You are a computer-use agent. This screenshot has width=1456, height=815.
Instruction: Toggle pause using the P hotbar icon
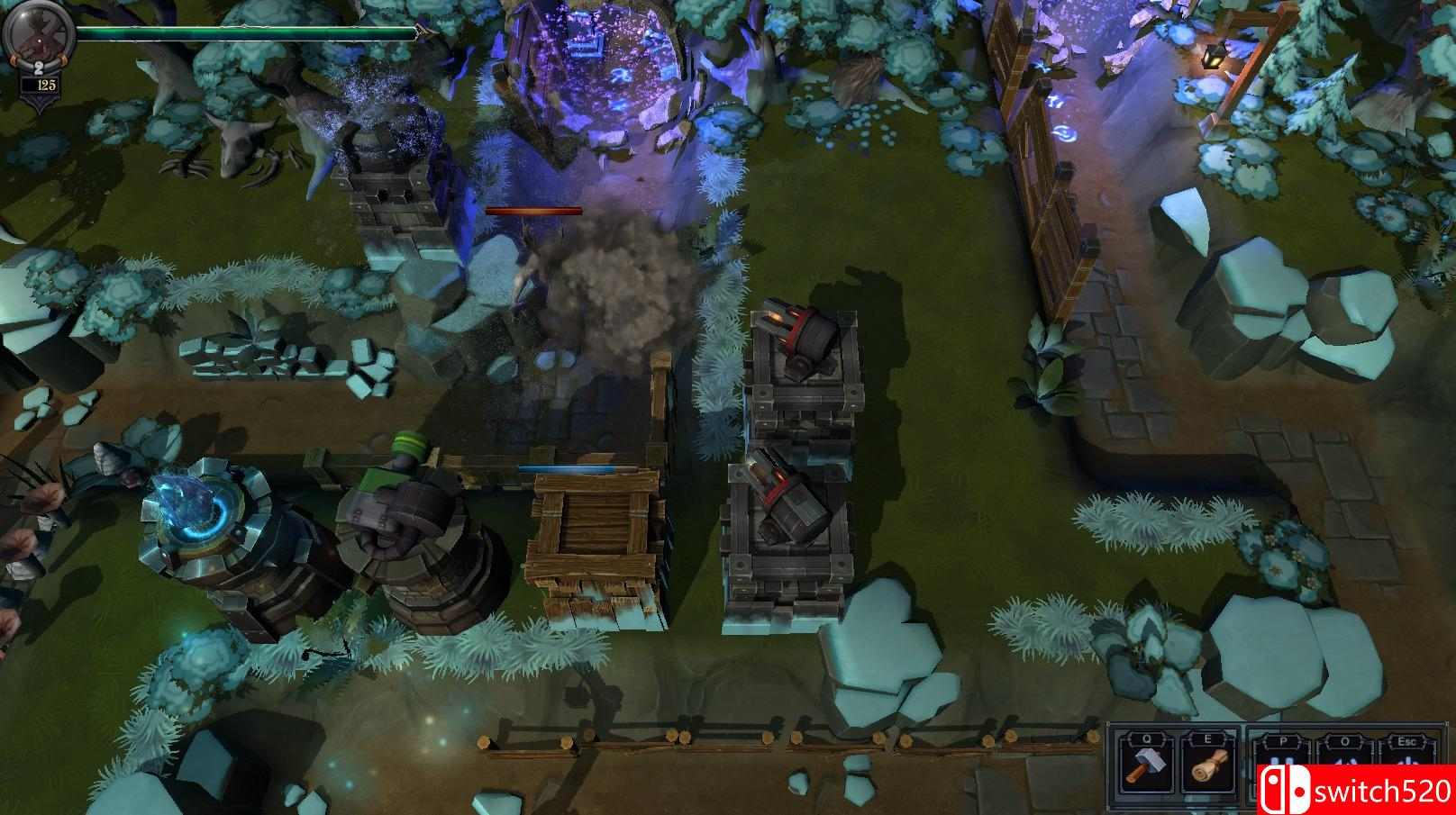[x=1283, y=761]
